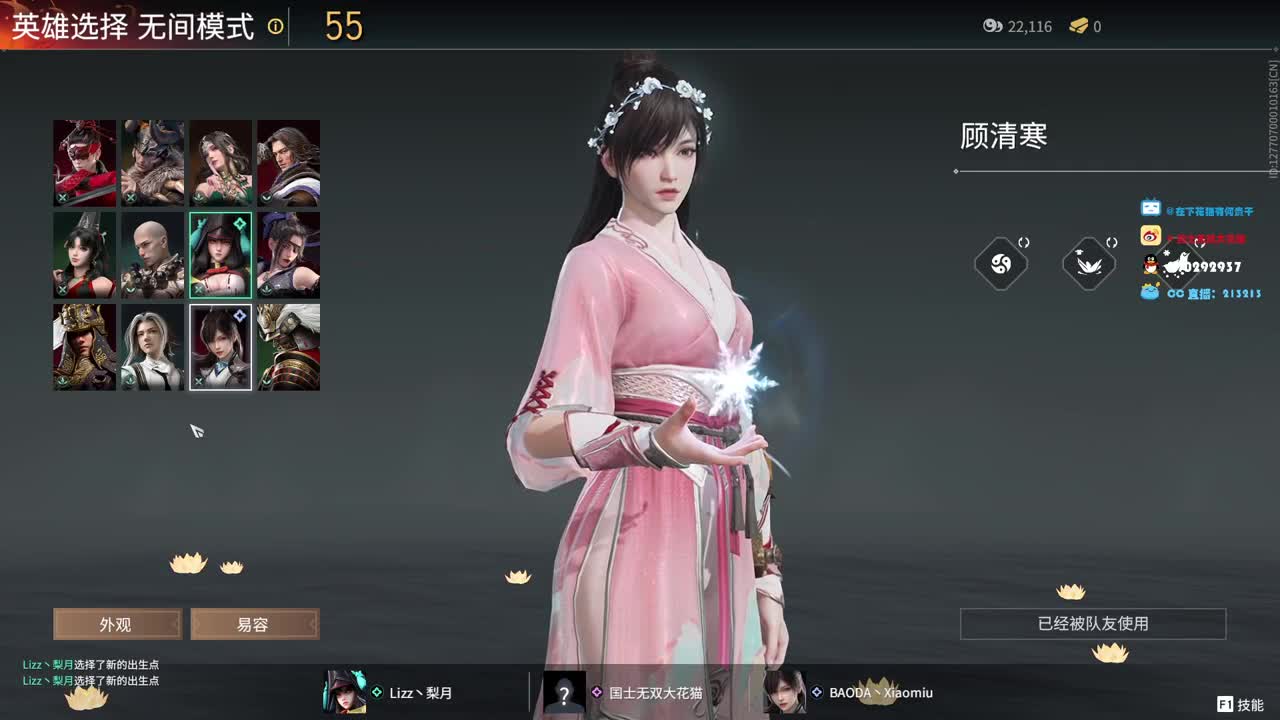Image resolution: width=1280 pixels, height=720 pixels.
Task: Select the highlighted 顾清寒 hero portrait
Action: [220, 347]
